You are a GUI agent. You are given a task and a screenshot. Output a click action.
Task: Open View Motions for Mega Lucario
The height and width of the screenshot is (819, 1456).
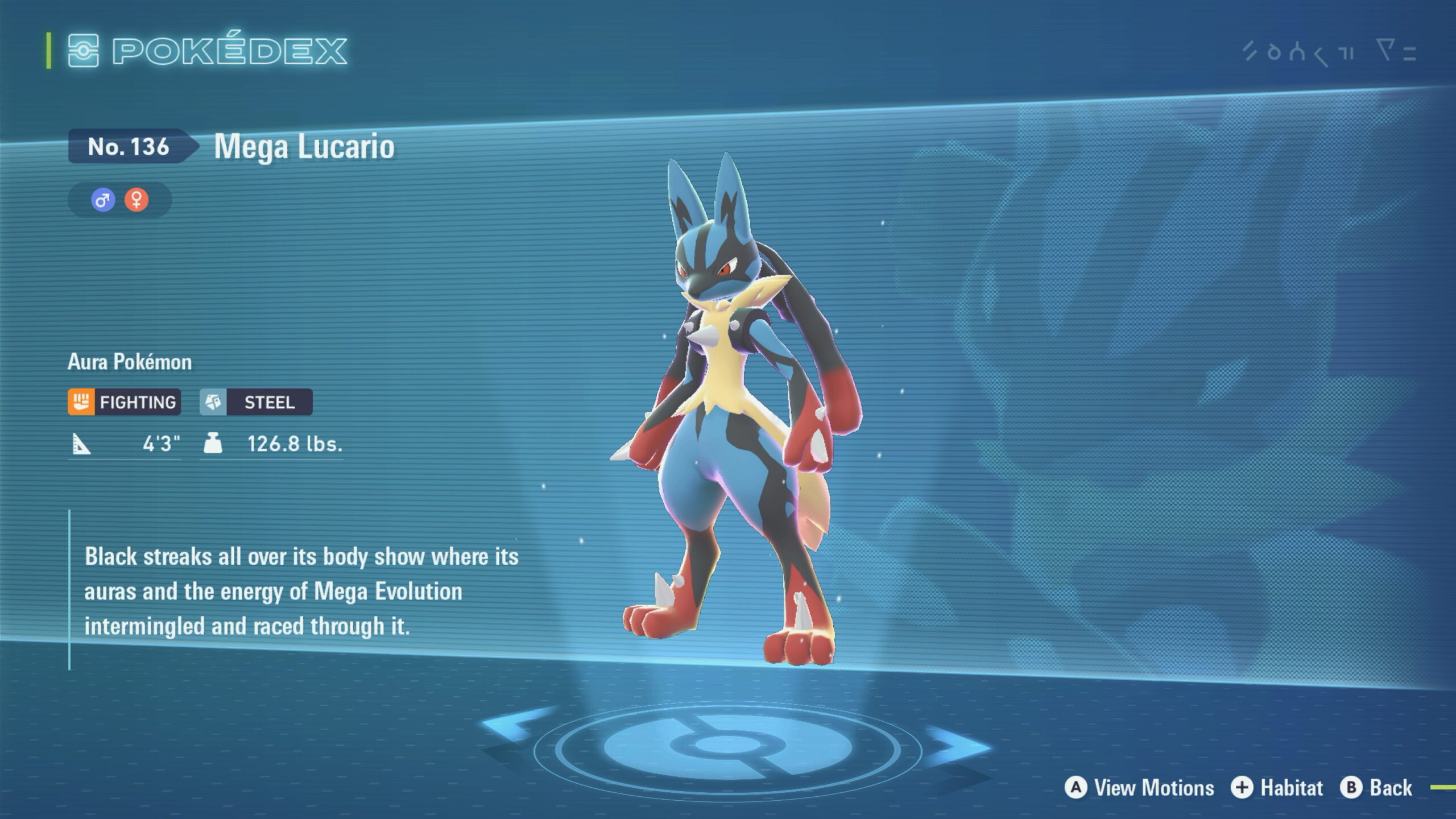click(x=1140, y=788)
